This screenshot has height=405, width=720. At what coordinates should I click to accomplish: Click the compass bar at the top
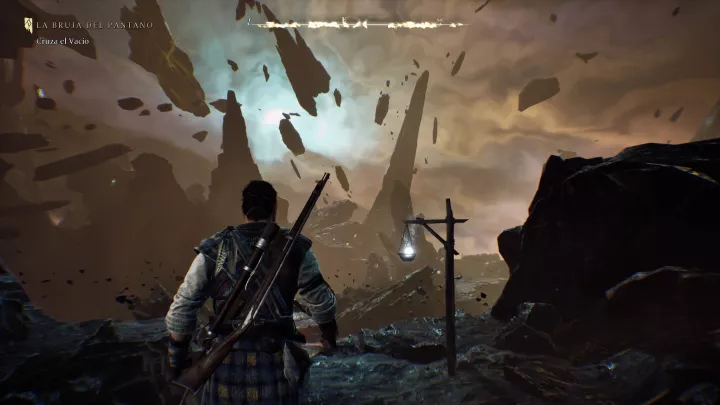point(356,23)
